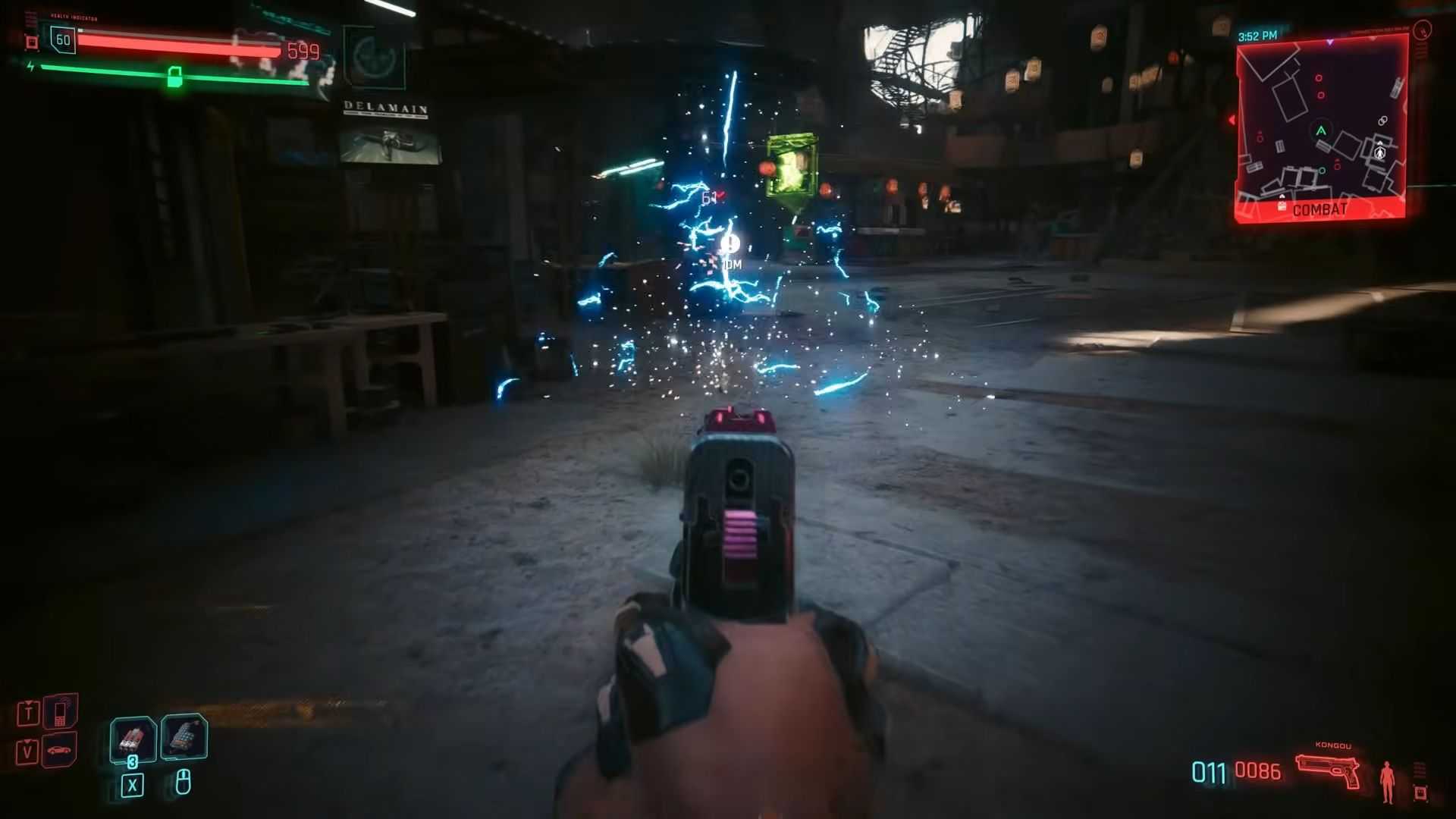
Task: Click the Kongou pistol weapon icon
Action: coord(1327,771)
